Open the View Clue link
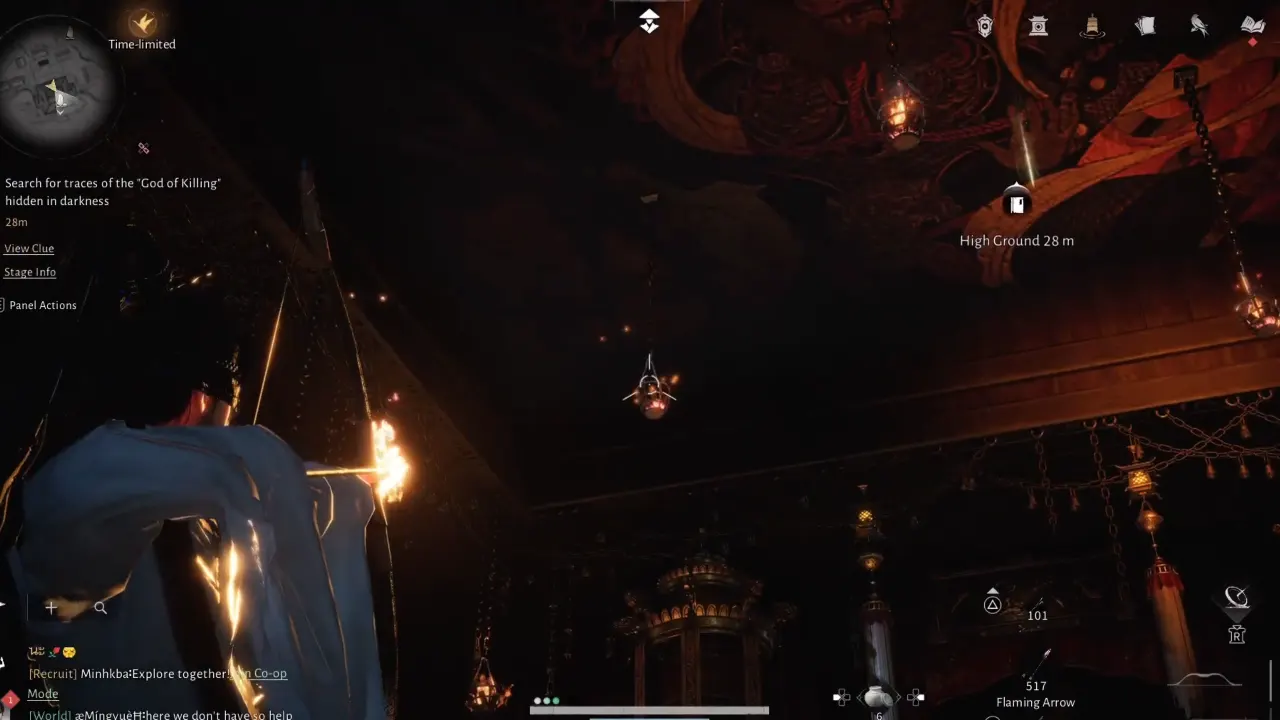The width and height of the screenshot is (1280, 720). tap(29, 248)
